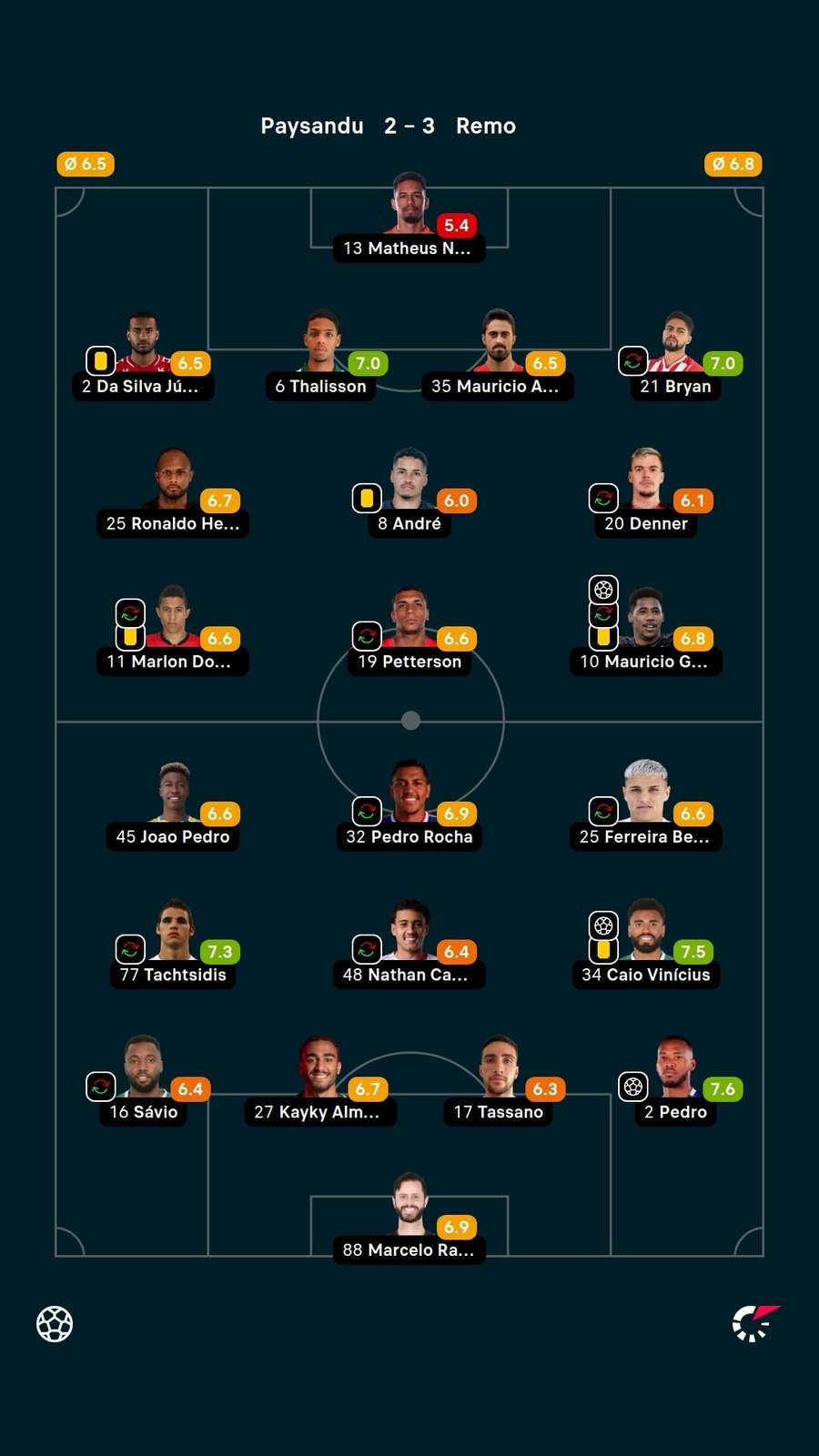The height and width of the screenshot is (1456, 819).
Task: Open 2 Da Silva Jú... player details
Action: coord(143,357)
